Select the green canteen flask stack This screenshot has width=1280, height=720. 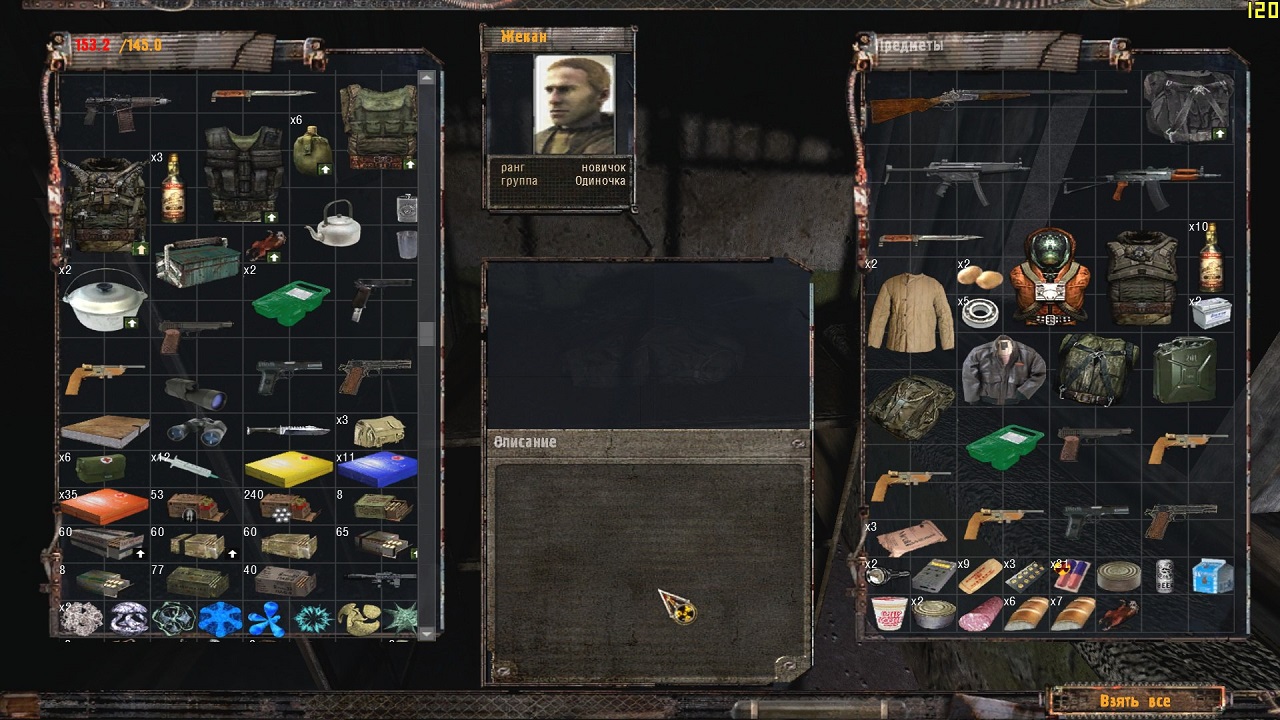tap(312, 150)
